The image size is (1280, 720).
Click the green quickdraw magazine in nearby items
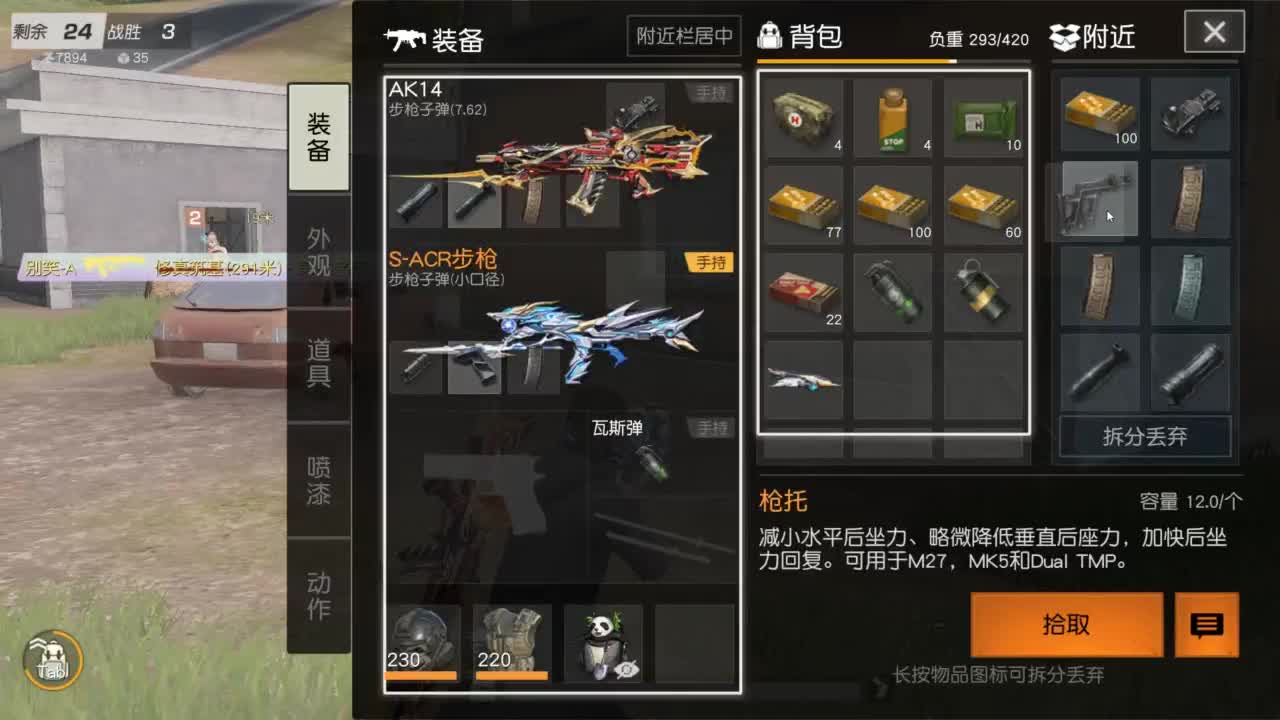1190,287
